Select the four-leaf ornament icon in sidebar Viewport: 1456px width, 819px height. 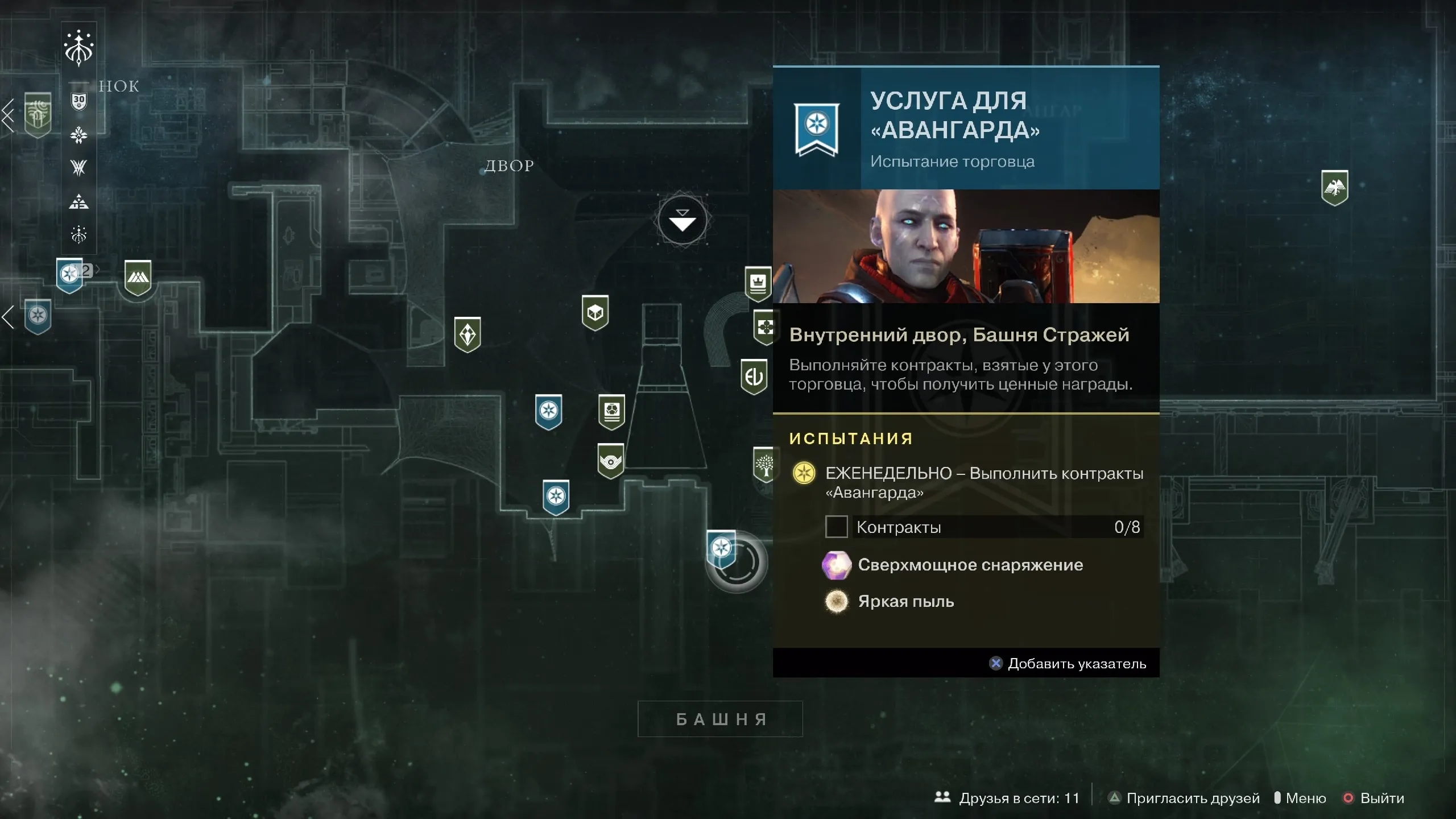point(79,135)
